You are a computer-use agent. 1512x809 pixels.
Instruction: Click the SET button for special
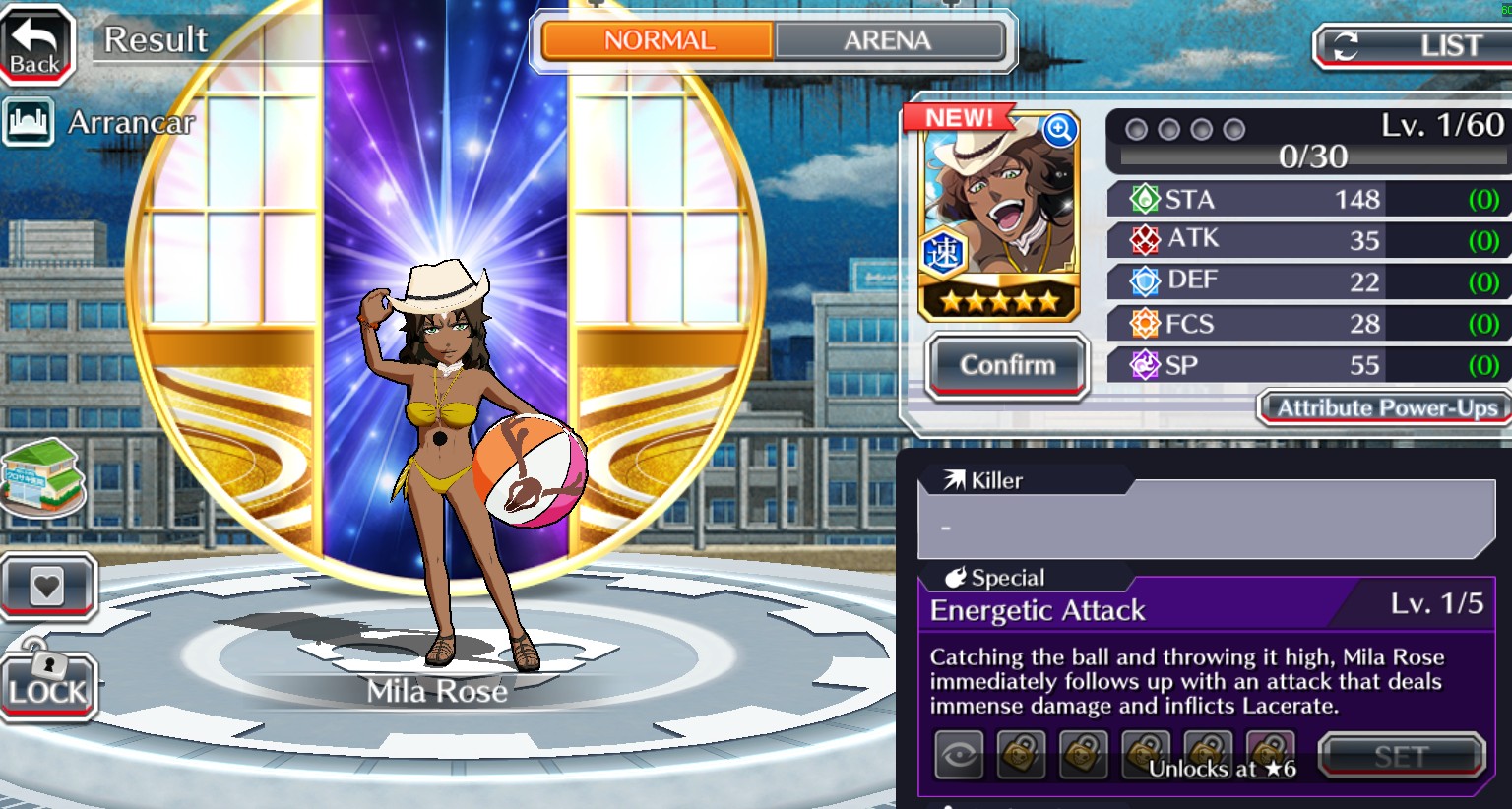coord(1401,757)
